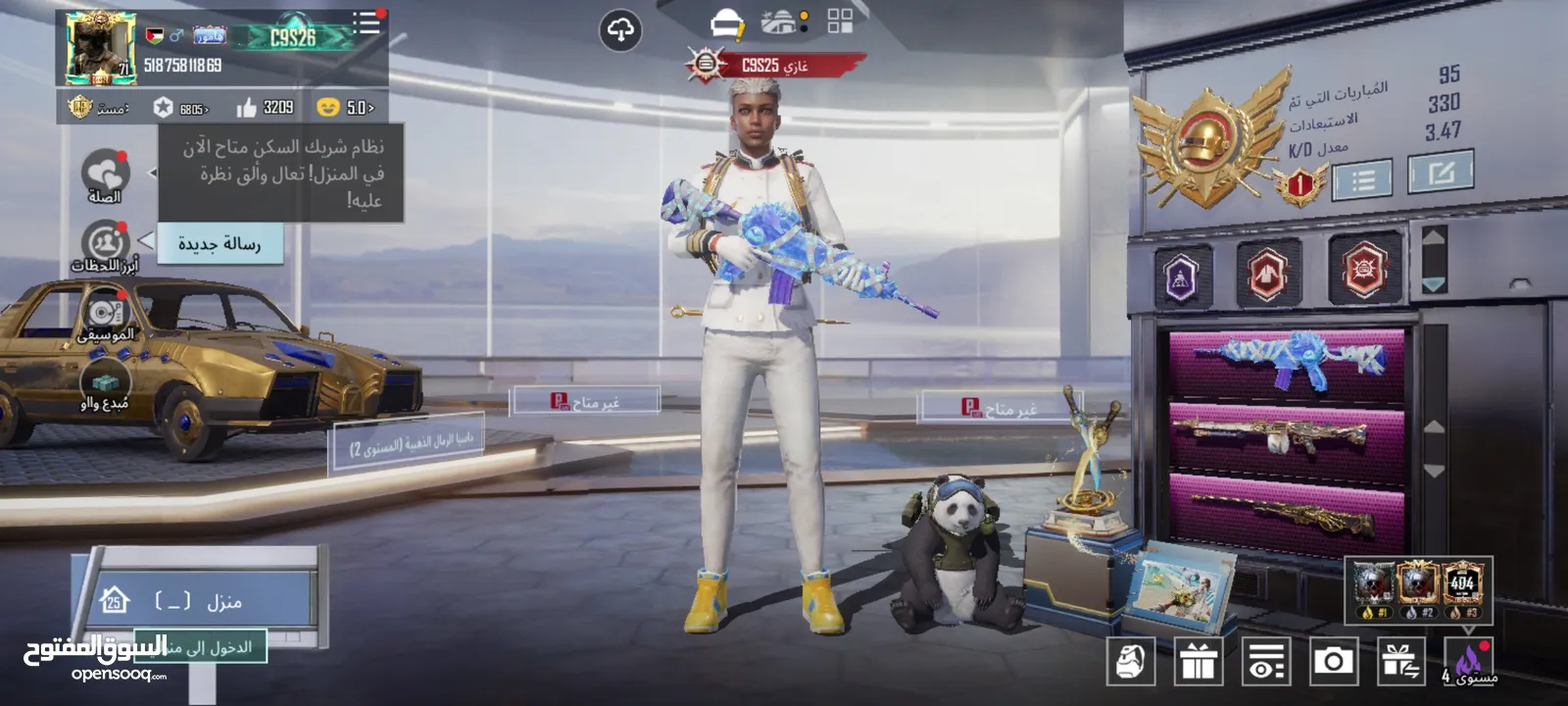Open the emote fist button
The width and height of the screenshot is (1568, 706).
point(1131,662)
